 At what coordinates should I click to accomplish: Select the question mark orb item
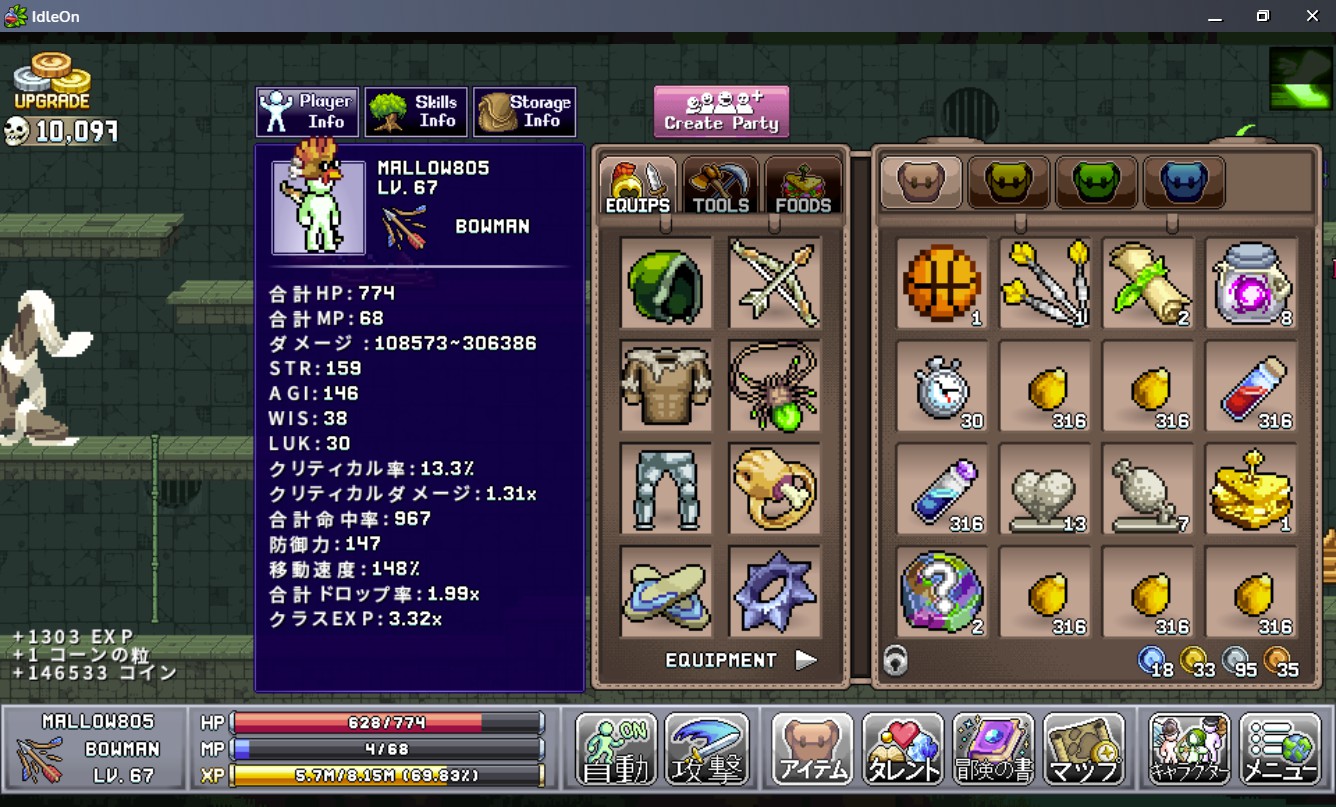941,592
